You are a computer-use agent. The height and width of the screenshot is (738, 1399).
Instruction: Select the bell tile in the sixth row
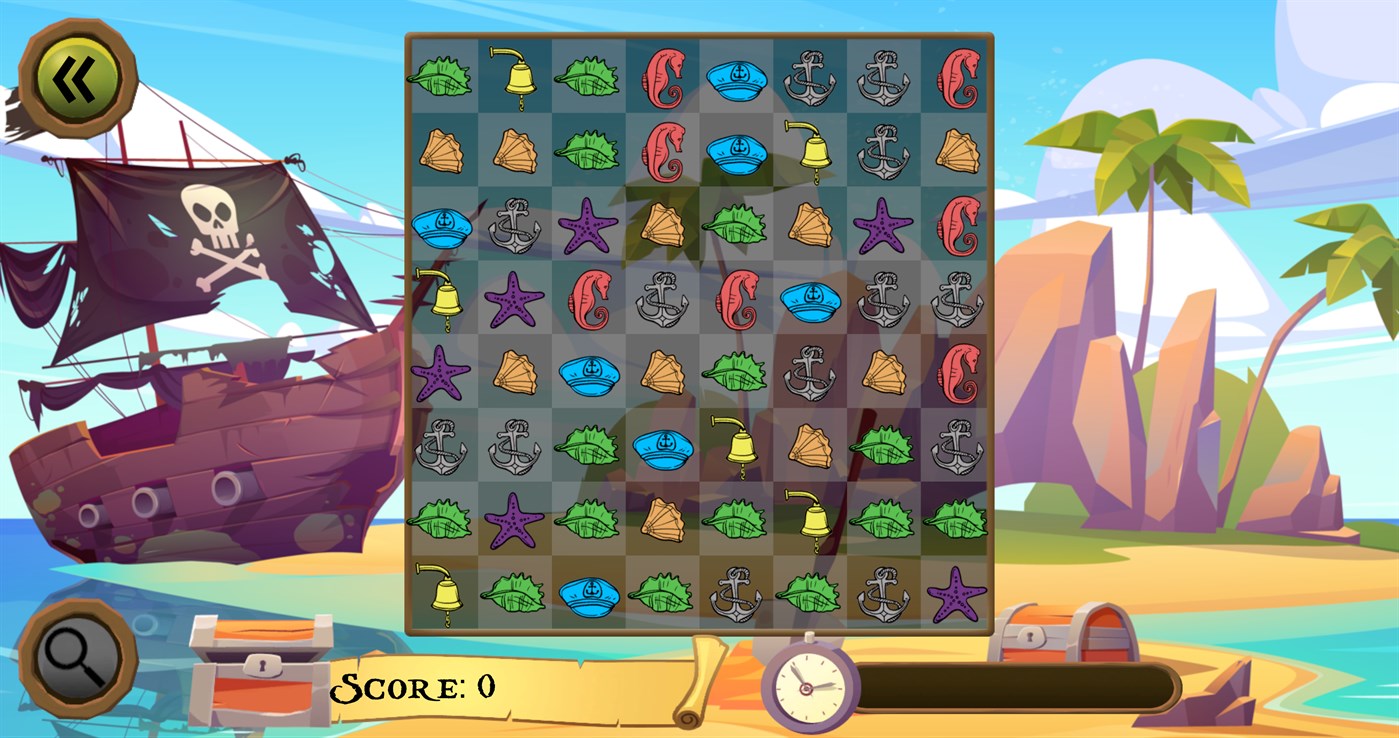(735, 445)
